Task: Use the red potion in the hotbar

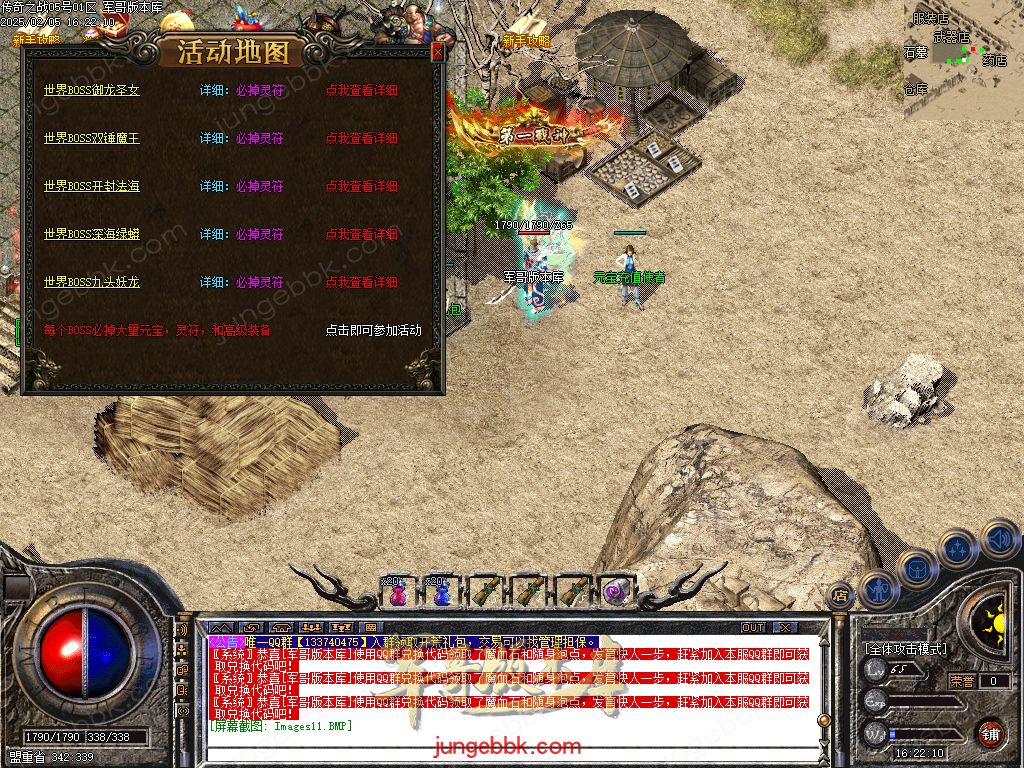Action: (397, 592)
